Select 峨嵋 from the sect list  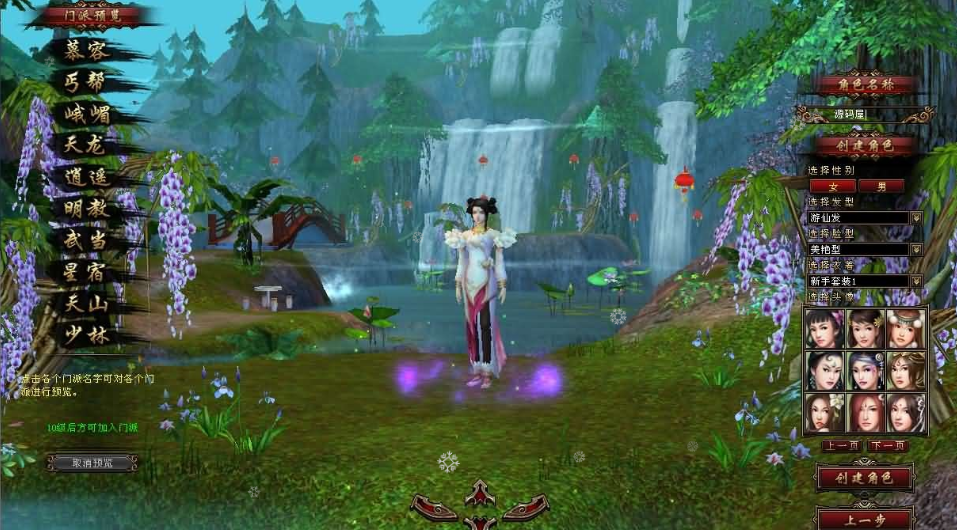click(x=84, y=114)
